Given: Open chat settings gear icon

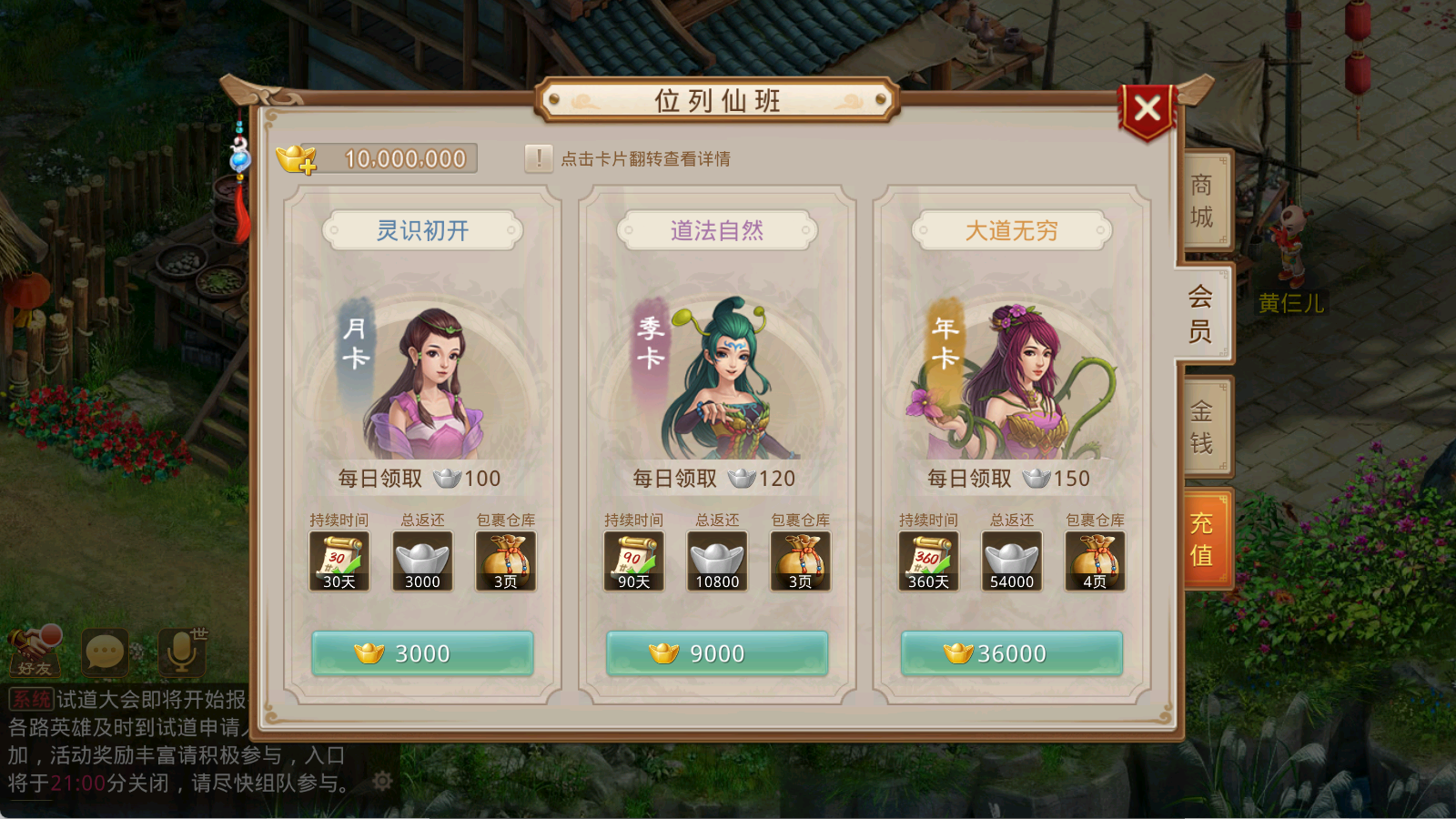Looking at the screenshot, I should (x=382, y=781).
